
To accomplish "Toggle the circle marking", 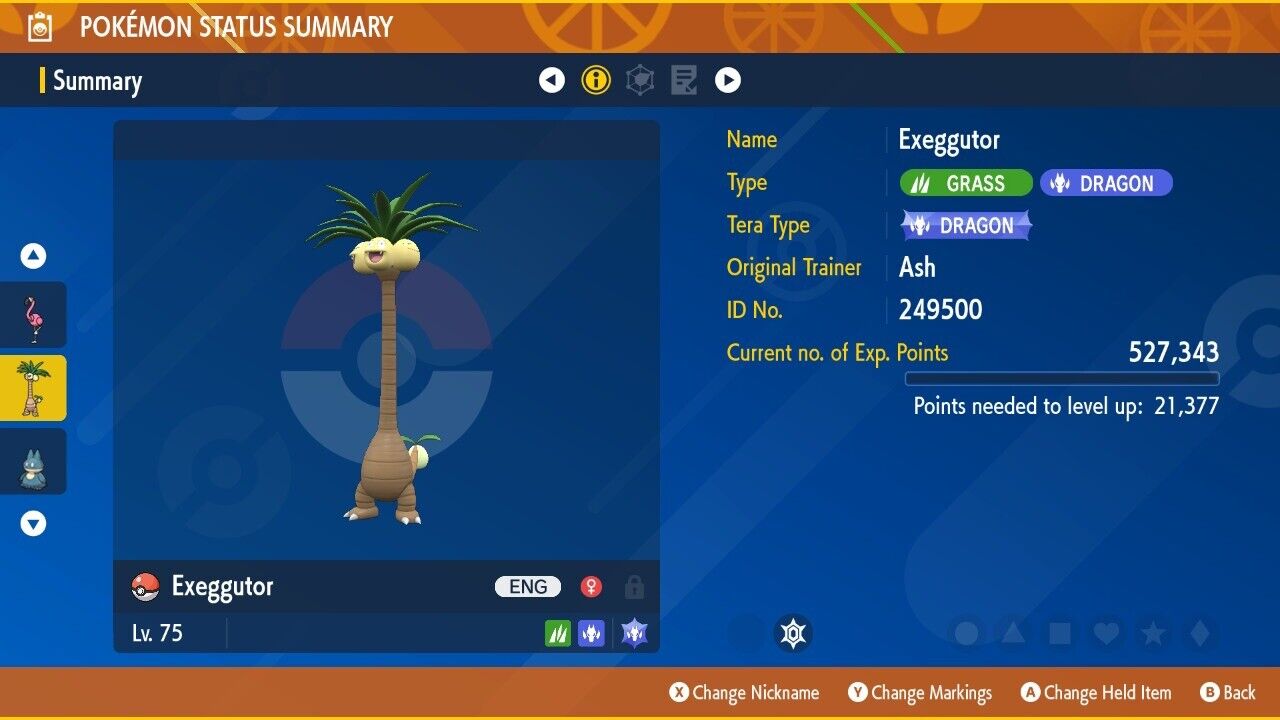I will [966, 633].
